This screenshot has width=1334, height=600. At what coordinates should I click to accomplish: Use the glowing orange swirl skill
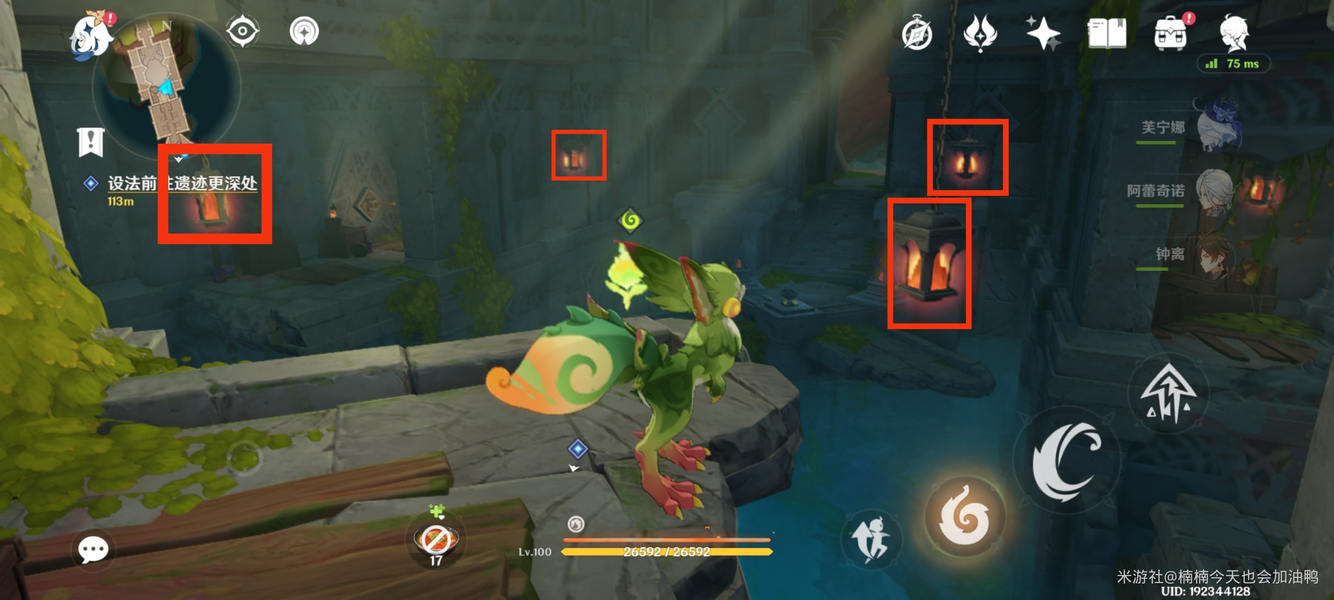click(964, 516)
